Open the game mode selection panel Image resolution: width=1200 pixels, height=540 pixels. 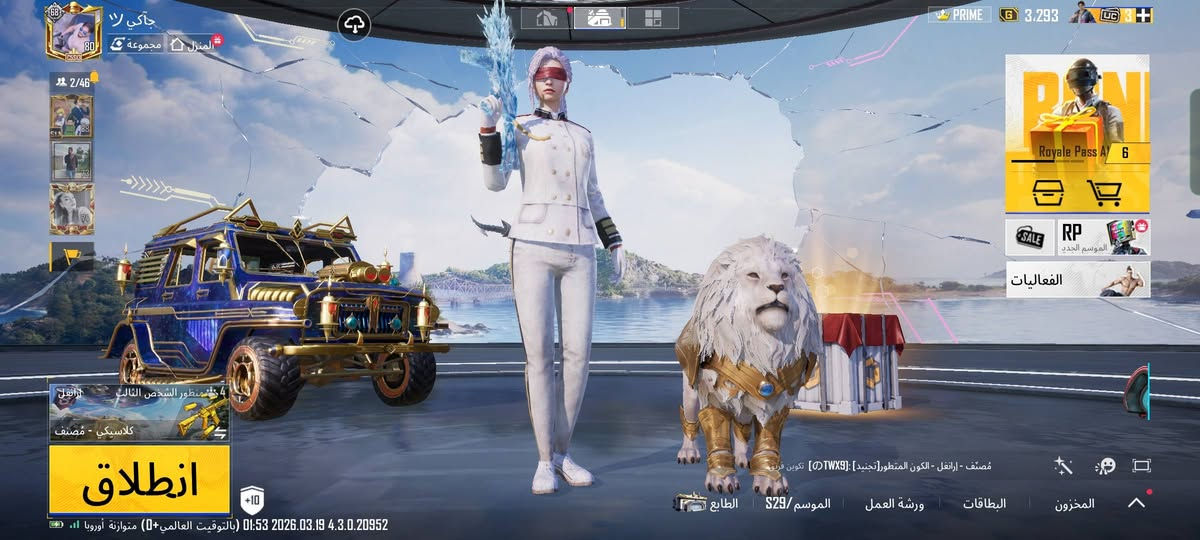click(x=139, y=412)
